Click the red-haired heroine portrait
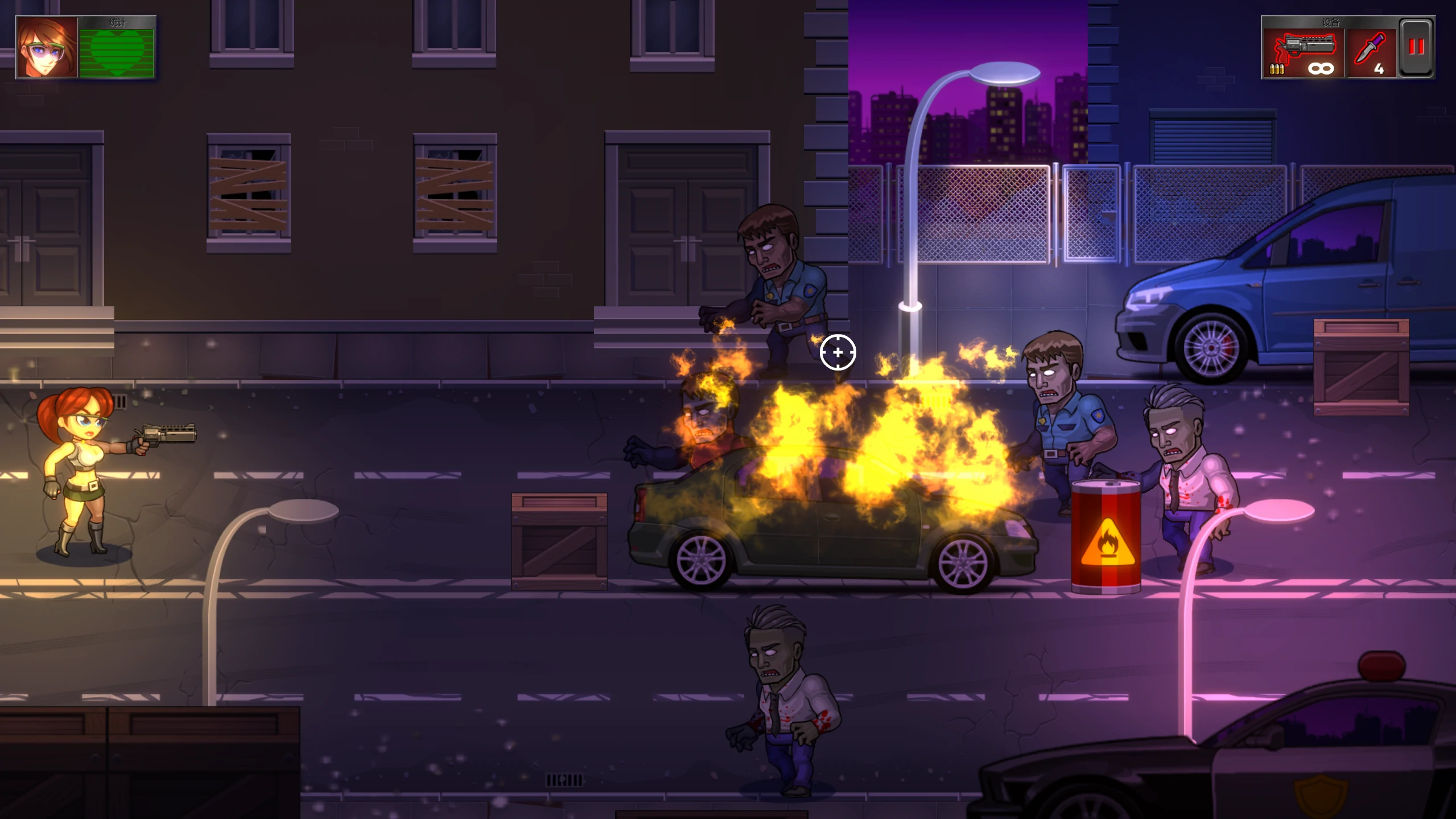The width and height of the screenshot is (1456, 819). point(47,47)
